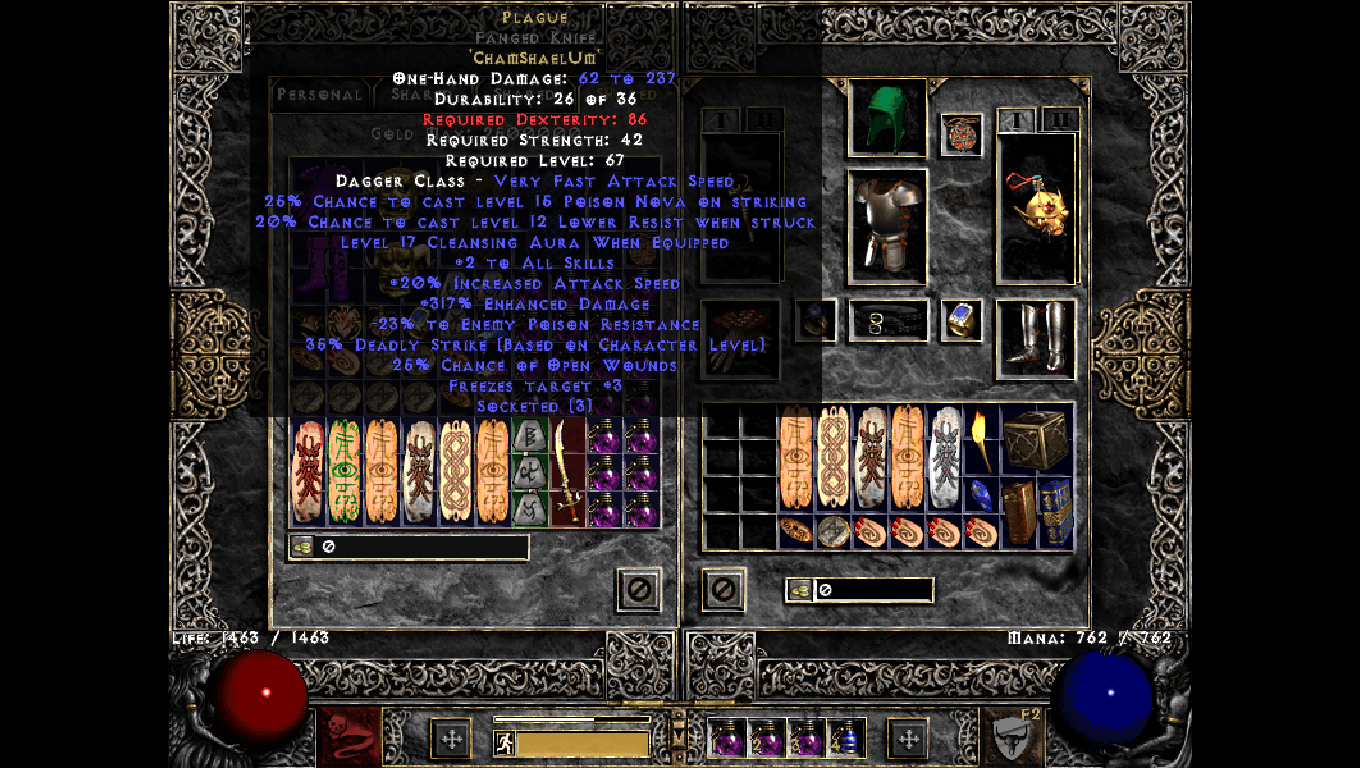Open the Horadric Cube in the shared stash
The height and width of the screenshot is (768, 1360).
[x=1040, y=440]
